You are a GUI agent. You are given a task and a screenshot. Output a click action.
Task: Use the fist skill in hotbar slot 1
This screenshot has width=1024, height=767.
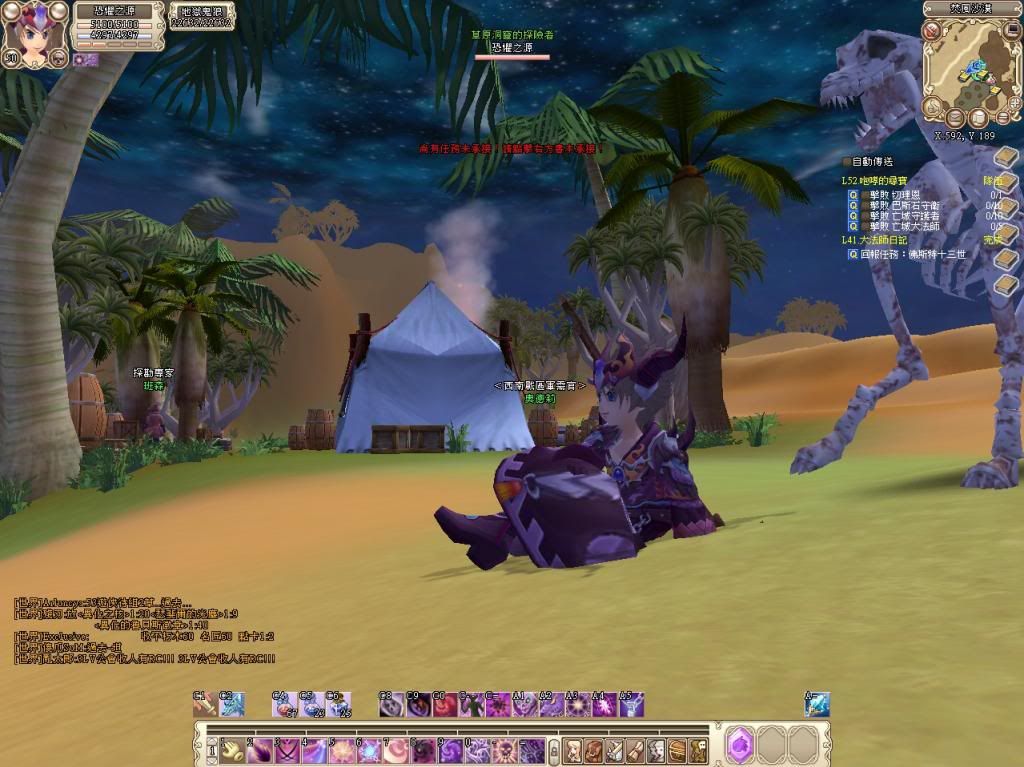click(233, 750)
